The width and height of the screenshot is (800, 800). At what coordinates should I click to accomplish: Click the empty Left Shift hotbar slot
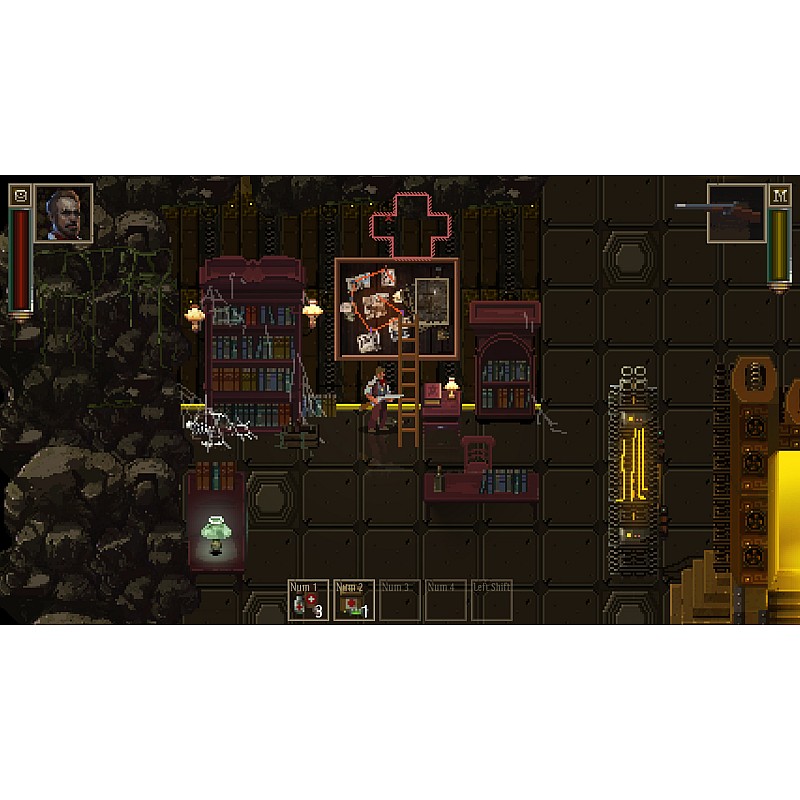(491, 601)
